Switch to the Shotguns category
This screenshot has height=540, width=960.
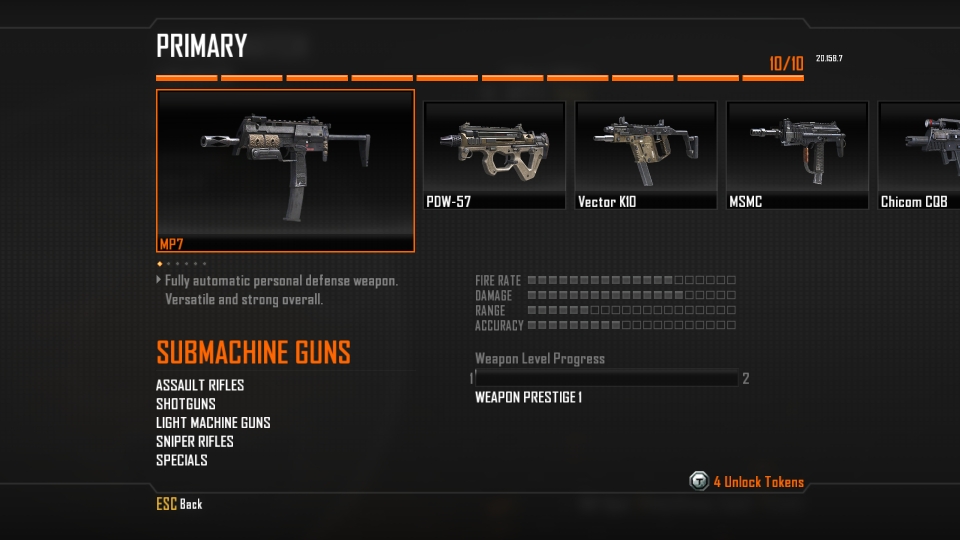(186, 404)
